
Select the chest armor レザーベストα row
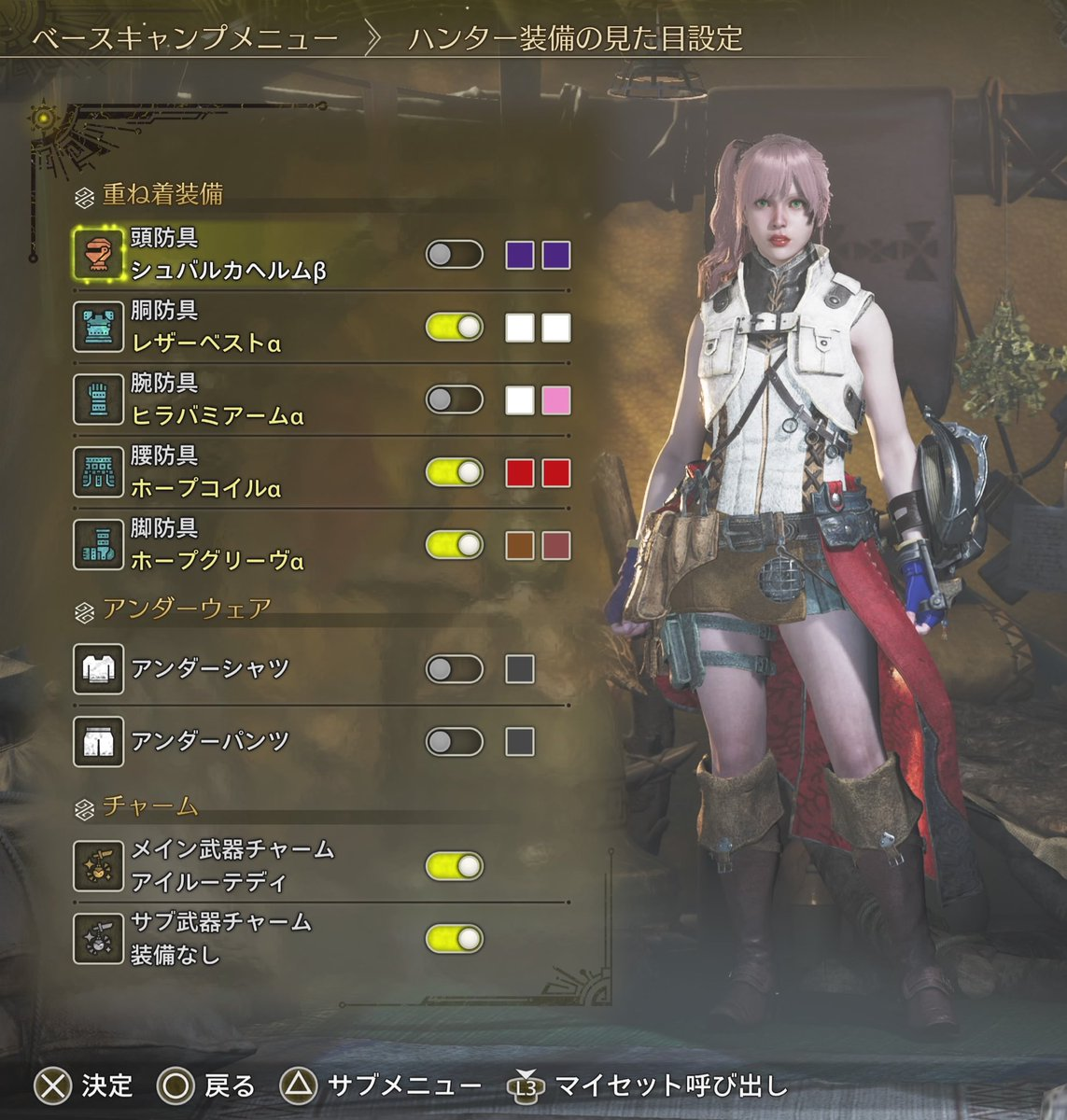pos(205,328)
